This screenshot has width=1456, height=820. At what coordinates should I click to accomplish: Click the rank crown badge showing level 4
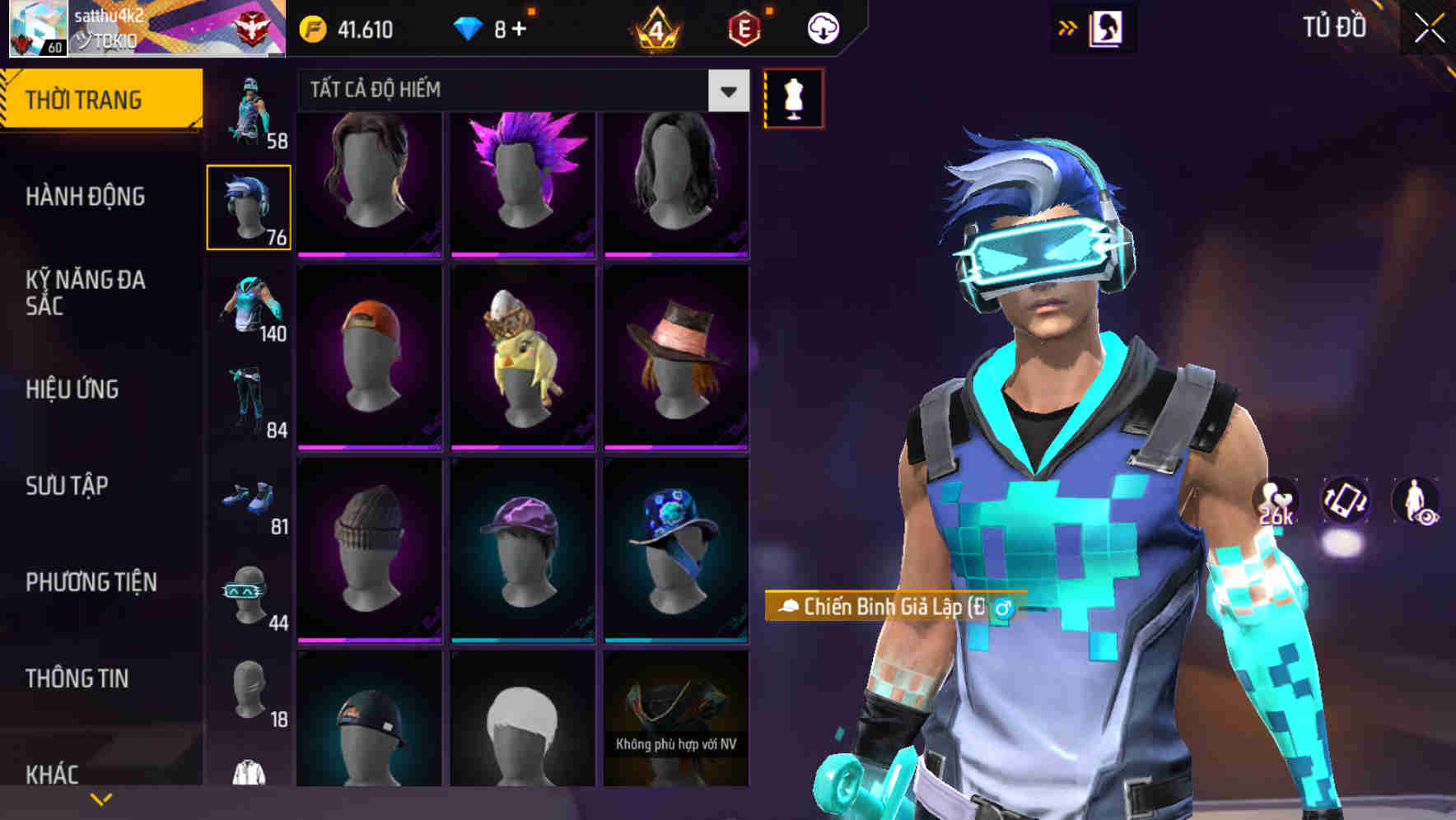click(x=653, y=27)
